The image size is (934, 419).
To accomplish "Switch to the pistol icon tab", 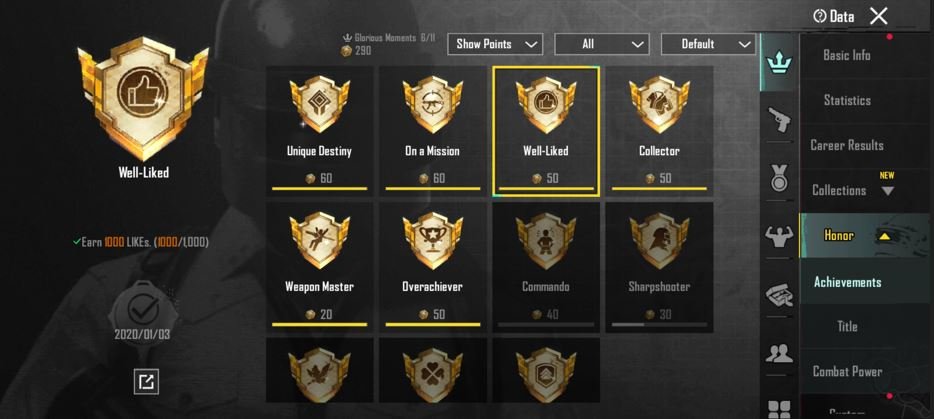I will [777, 118].
